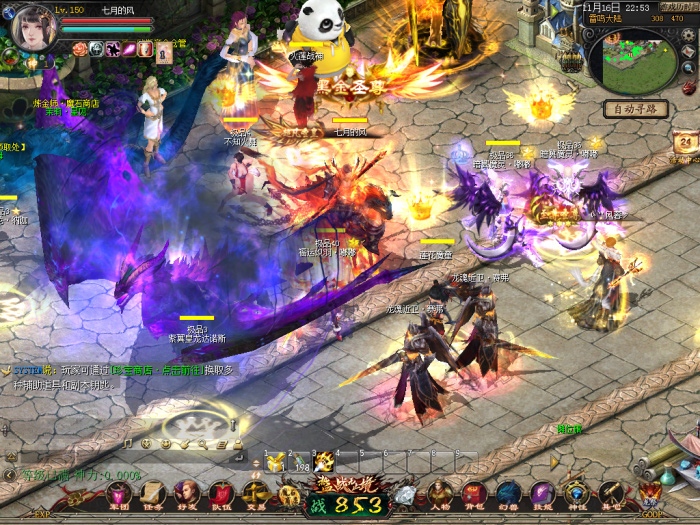Open the calendar event icon showing 24
This screenshot has width=700, height=525.
coord(685,141)
